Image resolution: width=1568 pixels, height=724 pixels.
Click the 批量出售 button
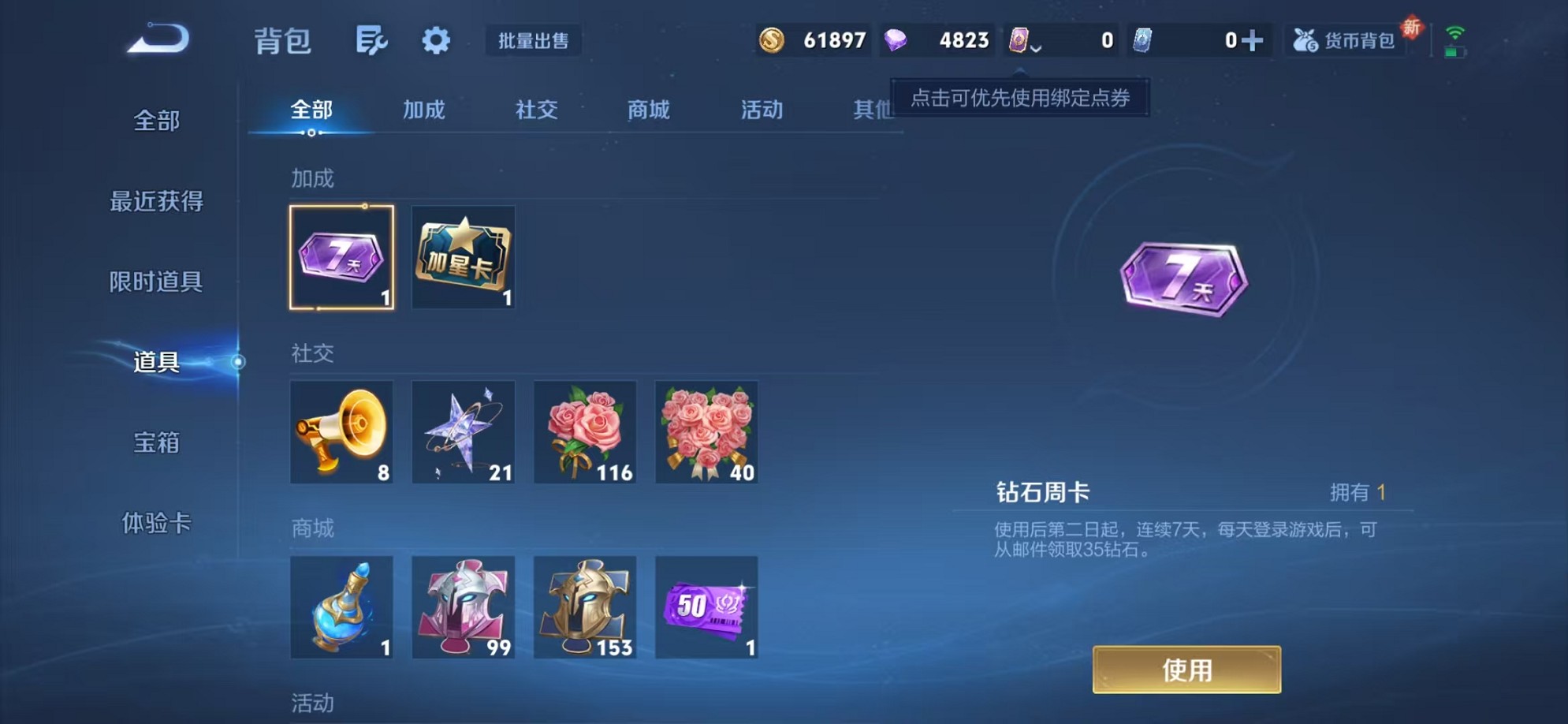(533, 41)
